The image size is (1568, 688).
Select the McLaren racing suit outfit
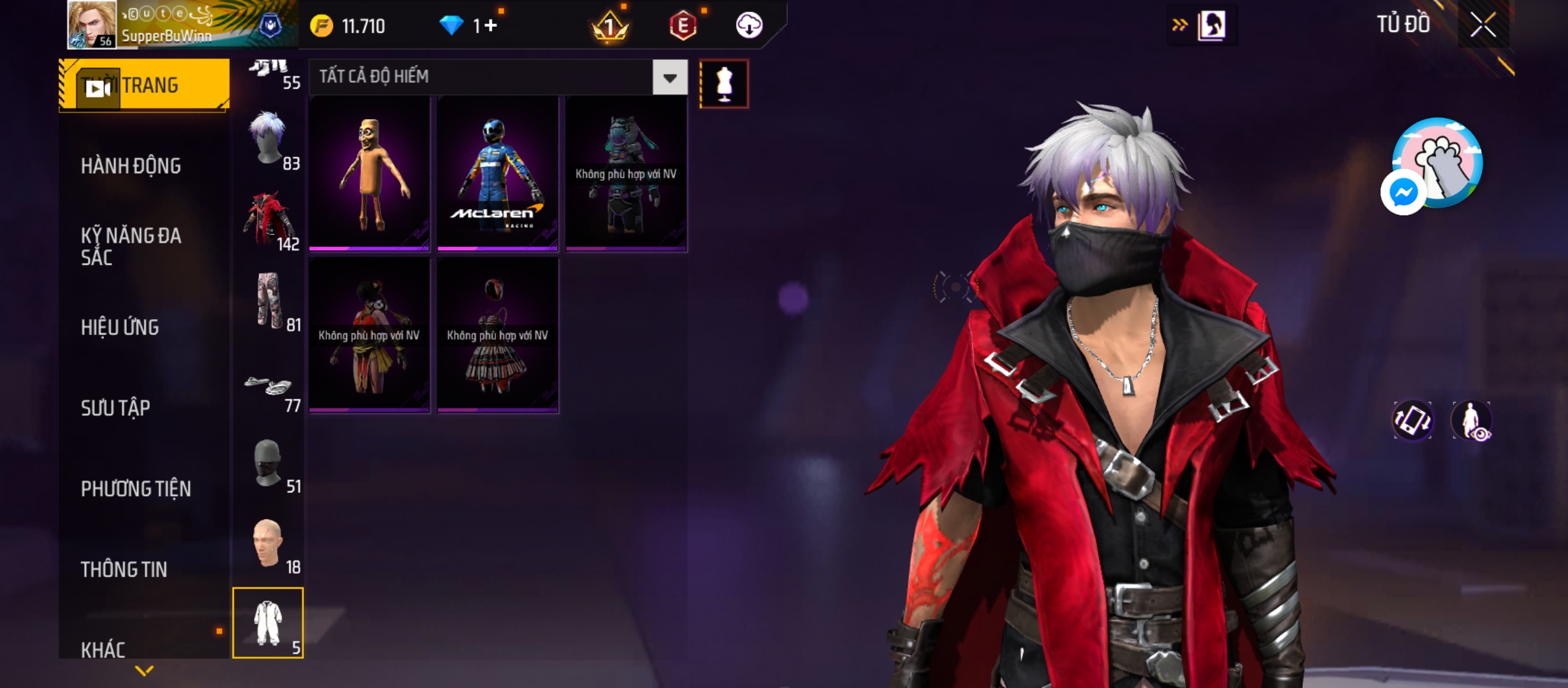coord(497,173)
